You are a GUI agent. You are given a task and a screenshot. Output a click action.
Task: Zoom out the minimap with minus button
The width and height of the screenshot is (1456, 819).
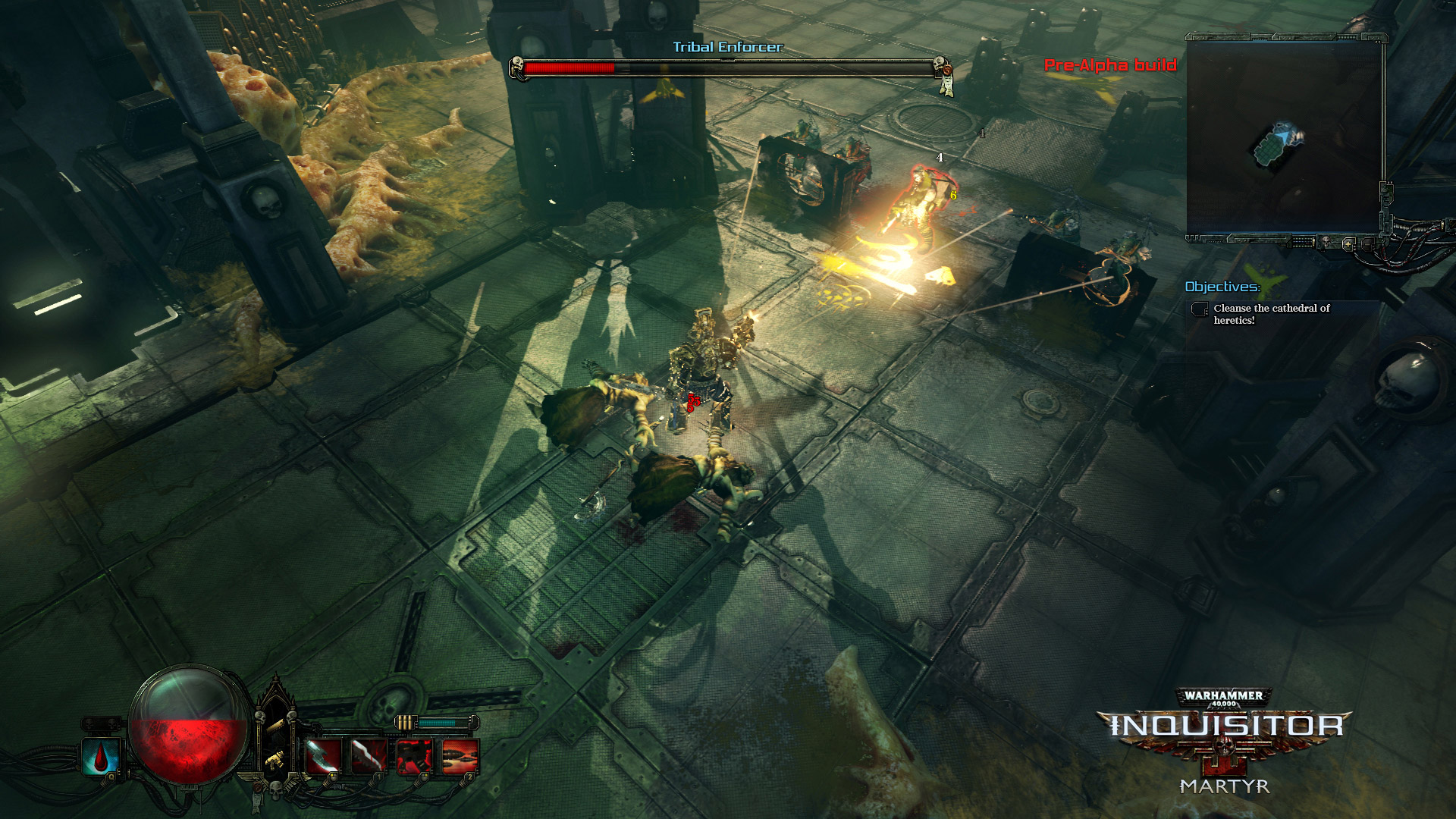1367,244
